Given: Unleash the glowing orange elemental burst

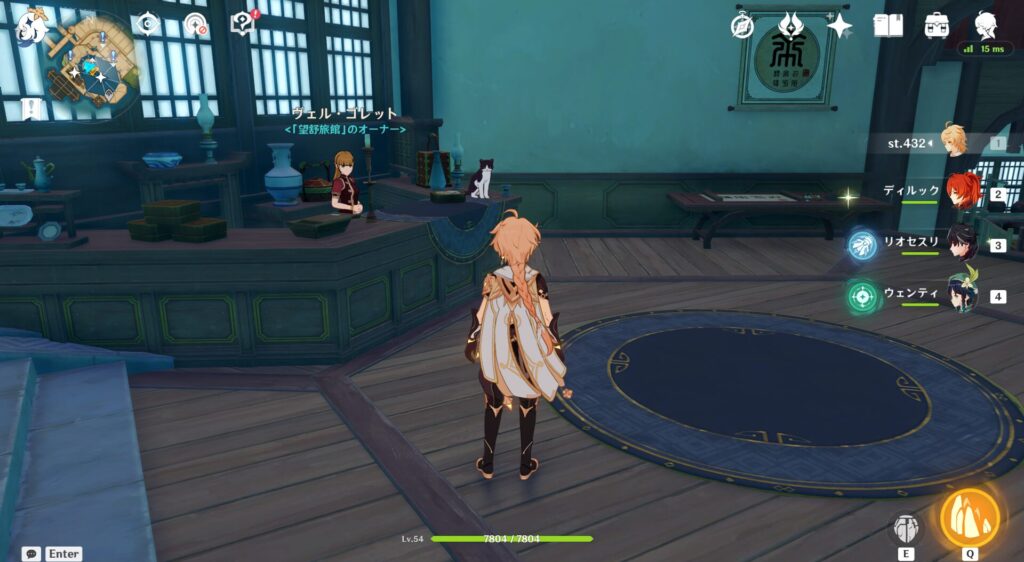Looking at the screenshot, I should [x=969, y=518].
